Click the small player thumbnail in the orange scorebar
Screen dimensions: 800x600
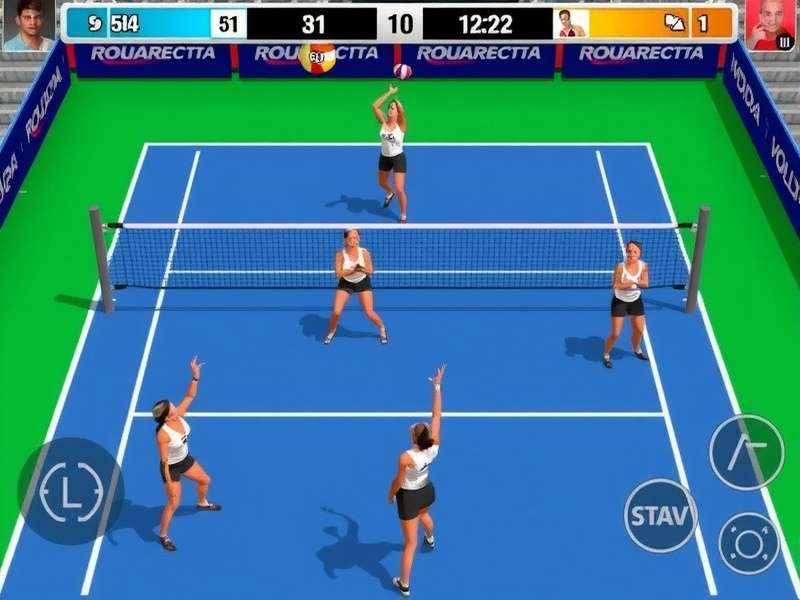tap(571, 23)
